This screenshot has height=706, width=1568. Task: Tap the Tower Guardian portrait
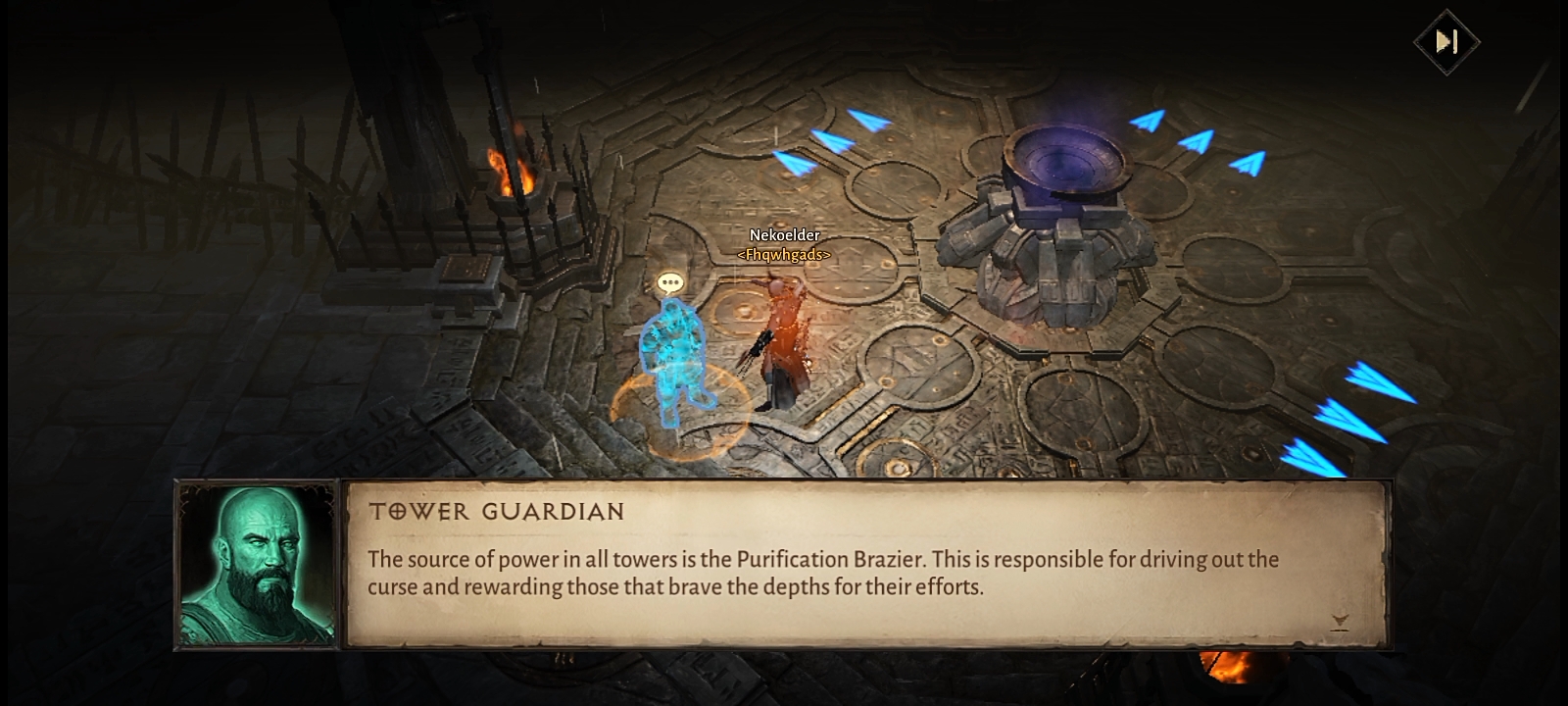(x=257, y=564)
